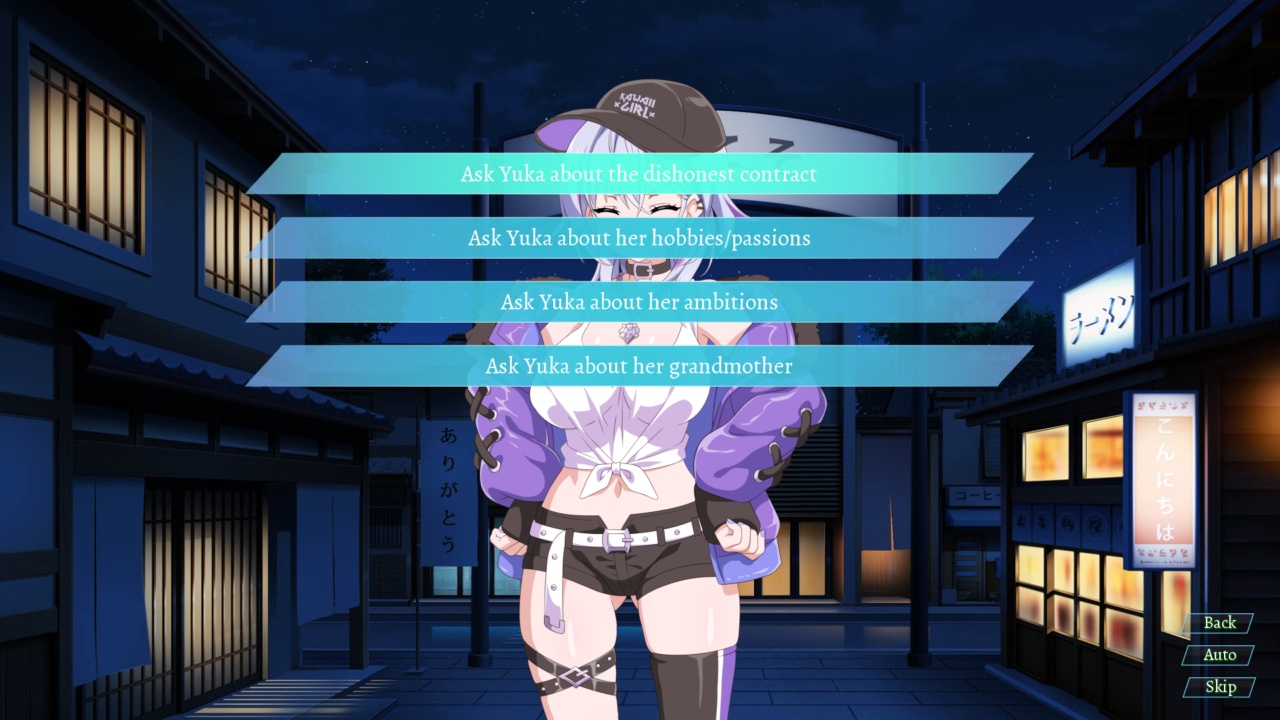Select "Ask Yuka about her ambitions"
This screenshot has height=720, width=1280.
640,302
